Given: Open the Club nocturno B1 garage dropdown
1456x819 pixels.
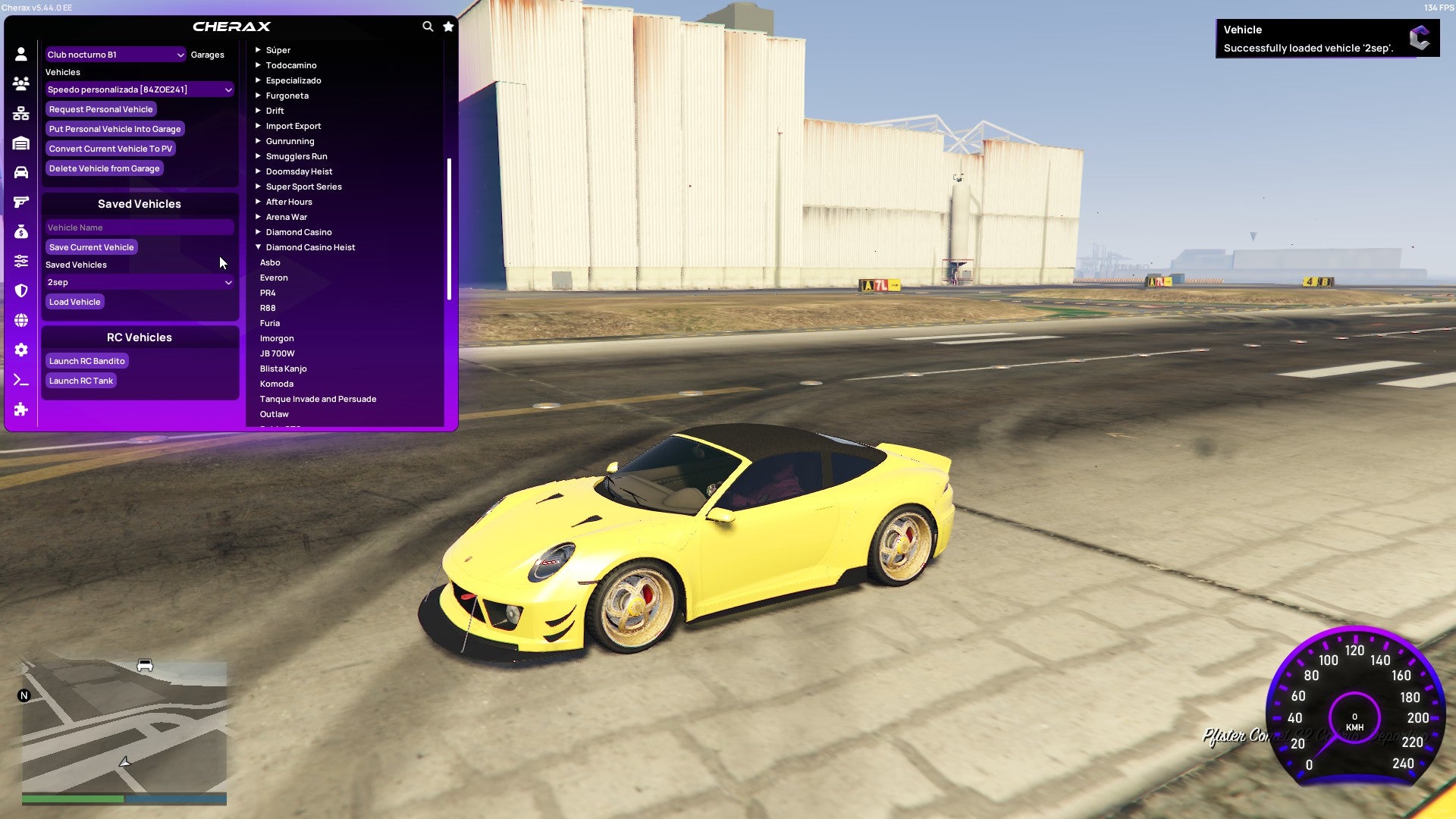Looking at the screenshot, I should point(114,54).
